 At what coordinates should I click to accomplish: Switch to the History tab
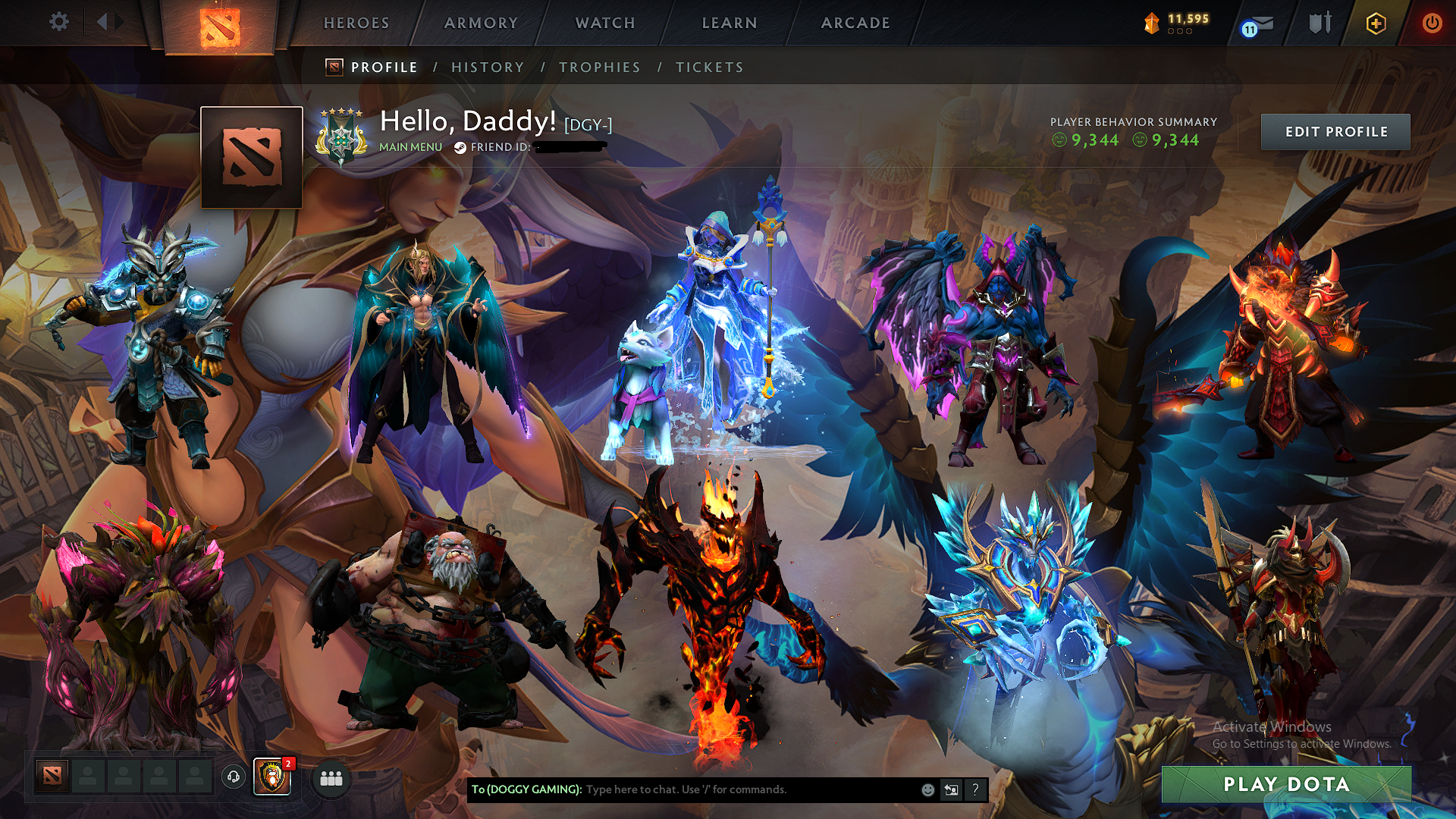pos(488,67)
